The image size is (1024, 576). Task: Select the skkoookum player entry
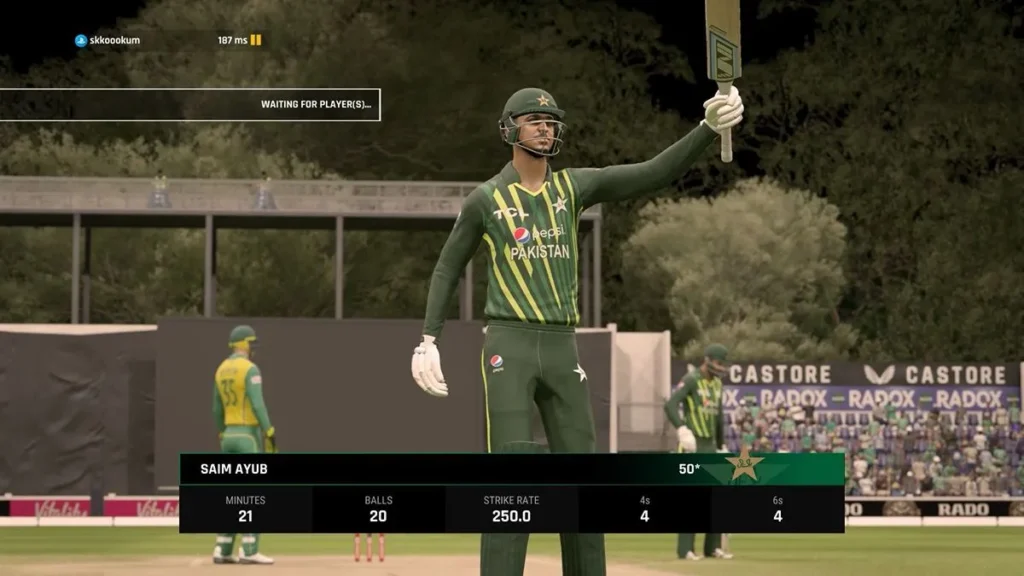pyautogui.click(x=113, y=41)
